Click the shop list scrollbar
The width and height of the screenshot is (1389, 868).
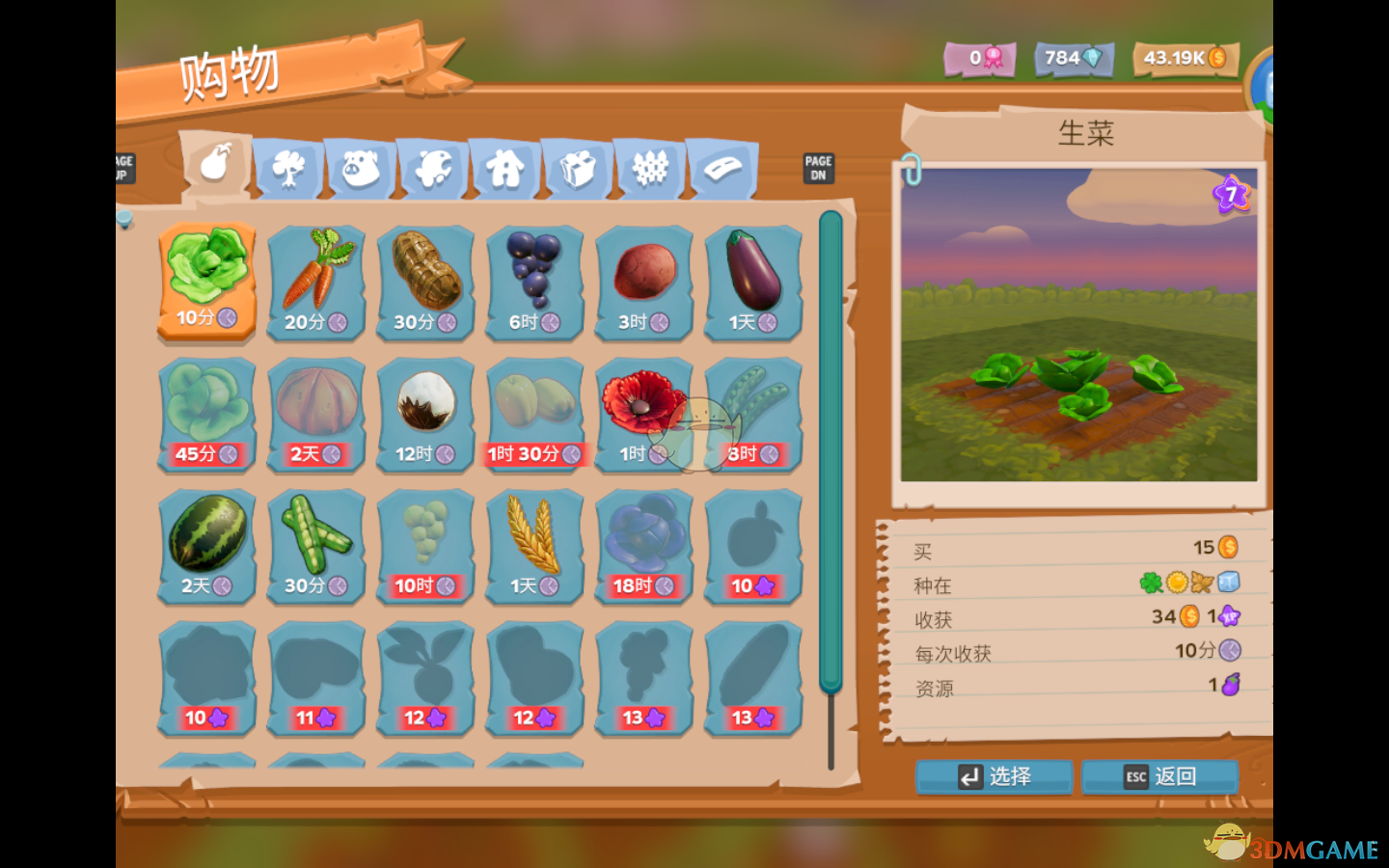coord(831,451)
